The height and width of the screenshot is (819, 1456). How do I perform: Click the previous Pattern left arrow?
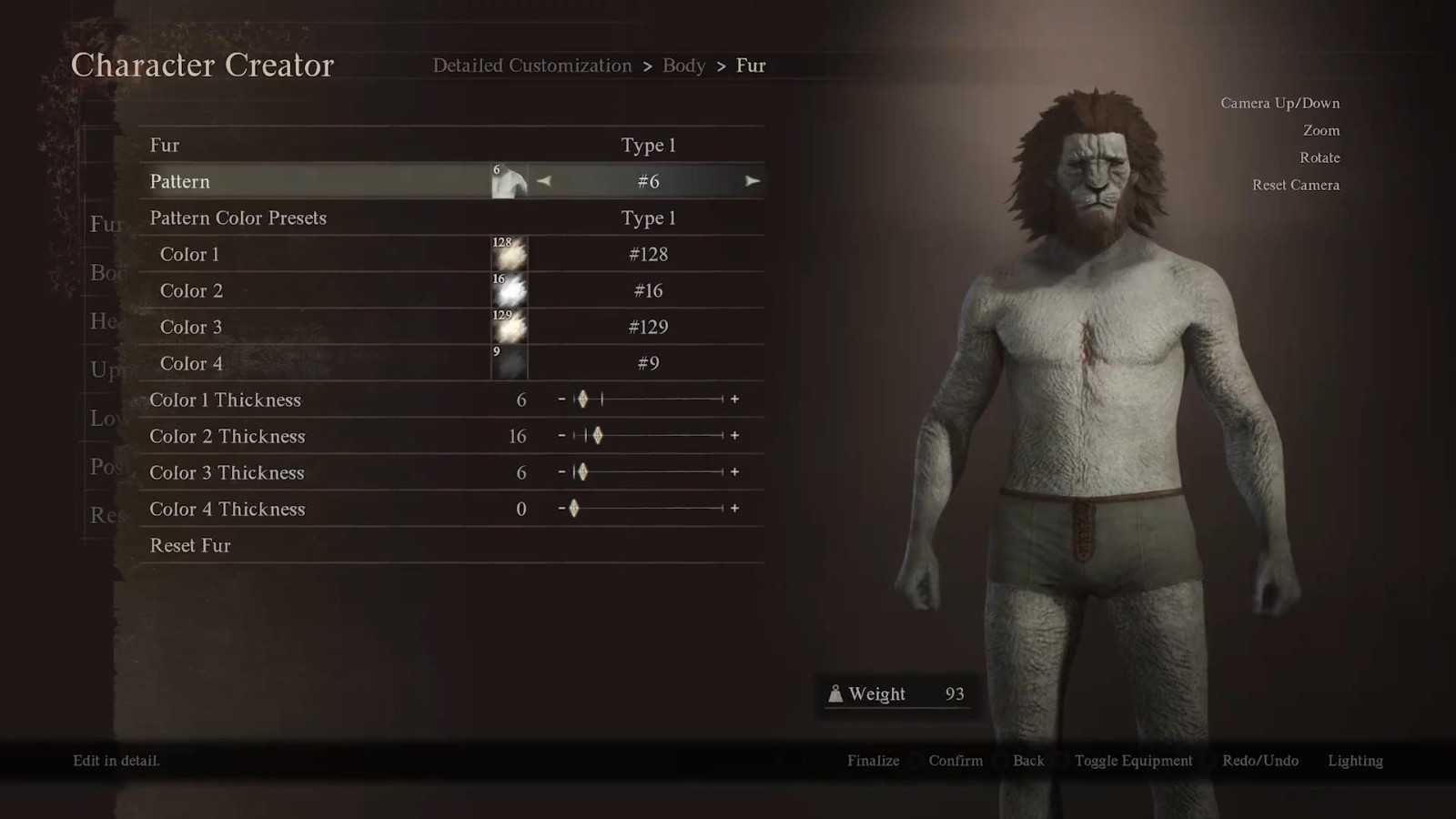coord(544,181)
